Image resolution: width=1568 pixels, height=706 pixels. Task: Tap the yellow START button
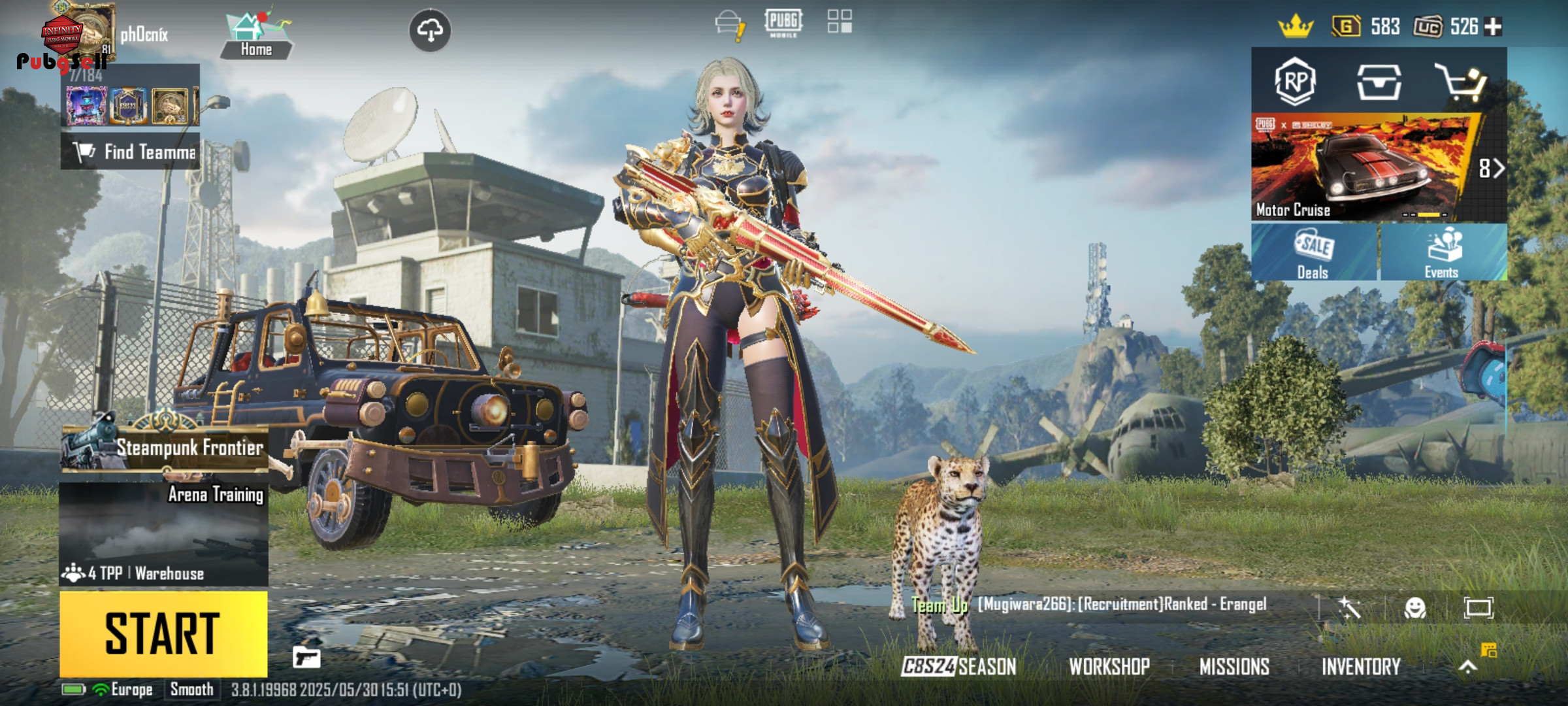(163, 633)
